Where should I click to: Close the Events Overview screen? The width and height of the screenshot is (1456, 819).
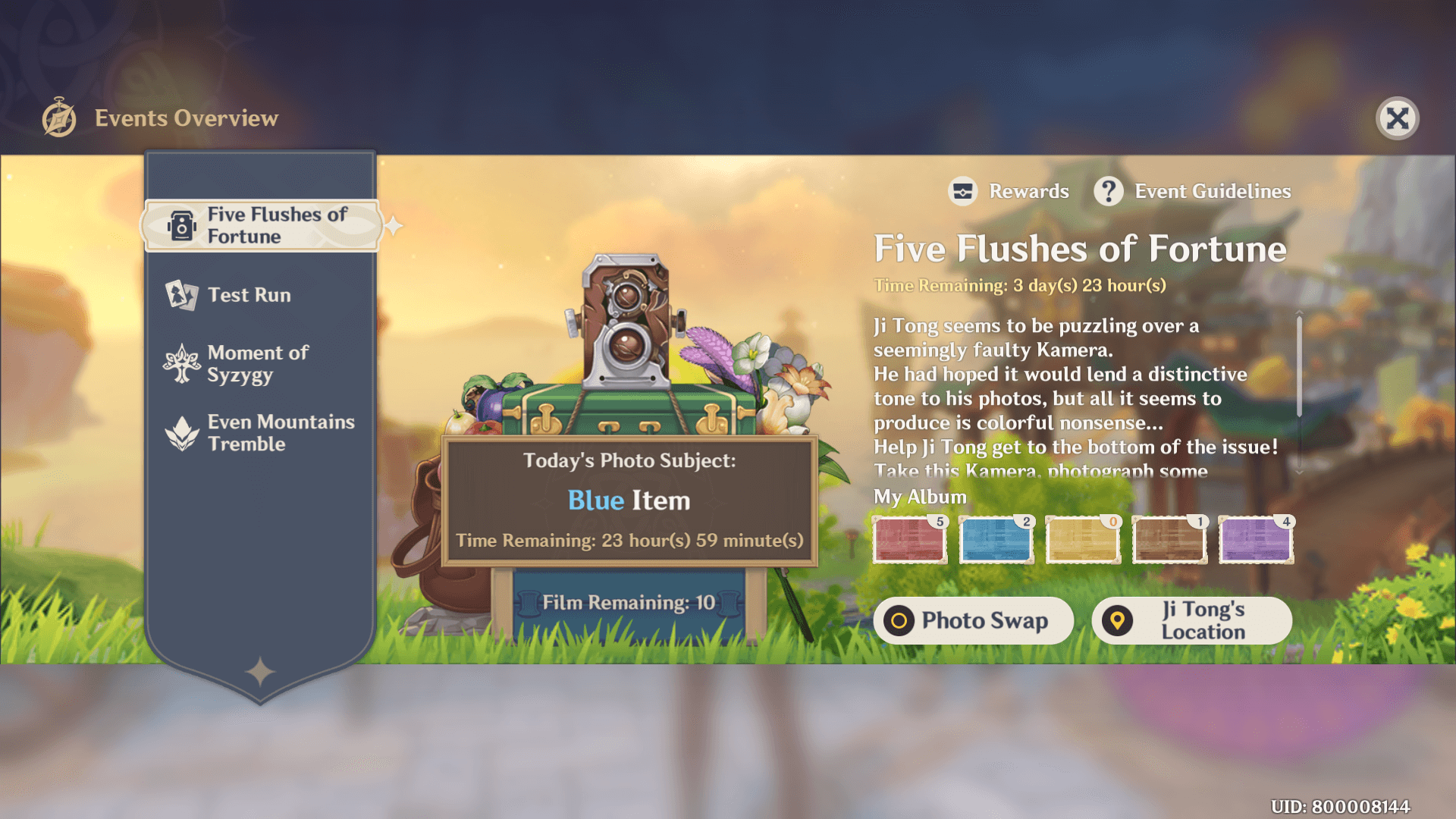(x=1397, y=118)
